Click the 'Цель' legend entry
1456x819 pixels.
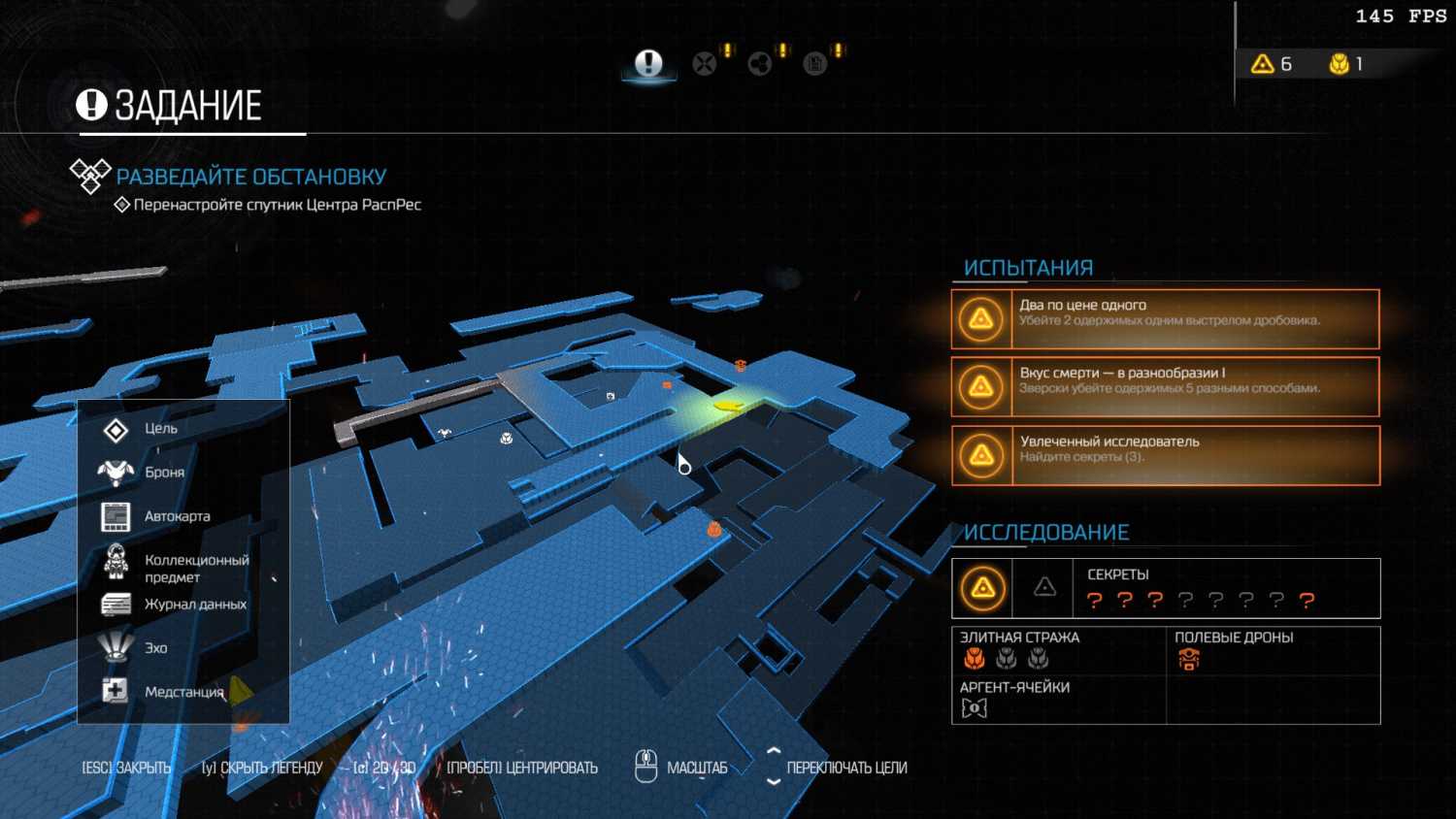coord(161,429)
